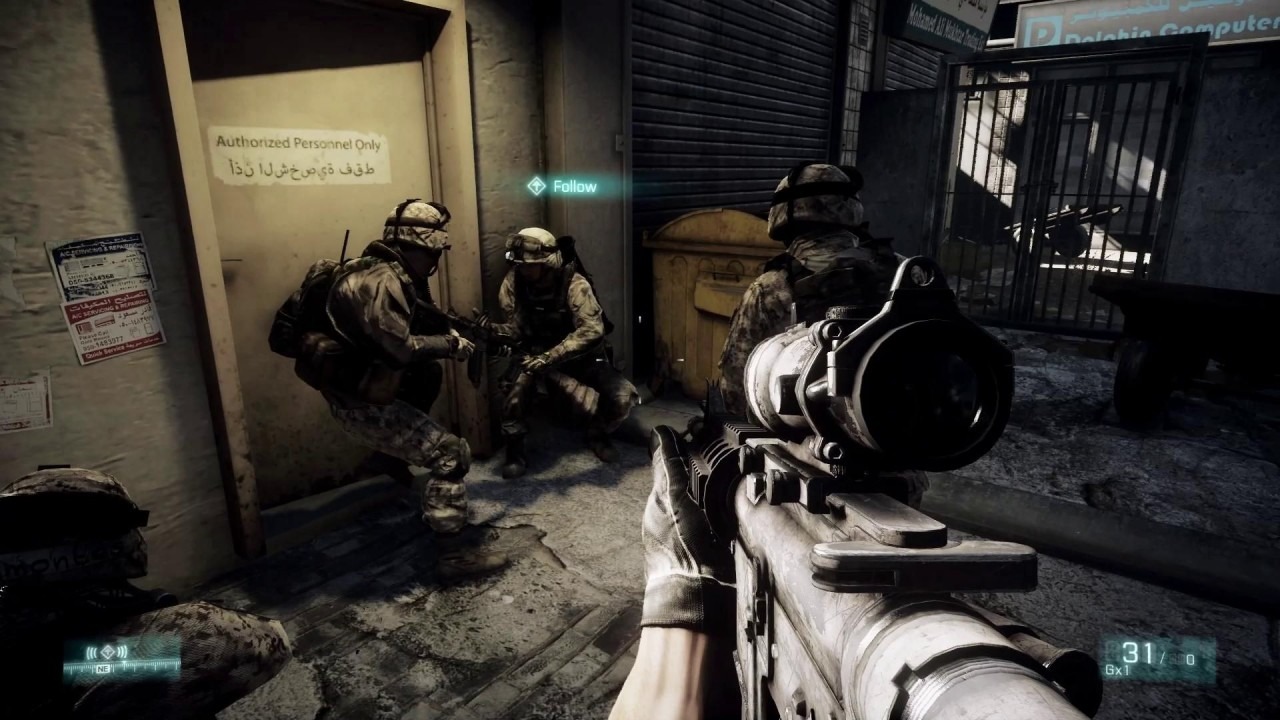Image resolution: width=1280 pixels, height=720 pixels.
Task: Select the 31-round ammo counter
Action: pyautogui.click(x=1137, y=652)
